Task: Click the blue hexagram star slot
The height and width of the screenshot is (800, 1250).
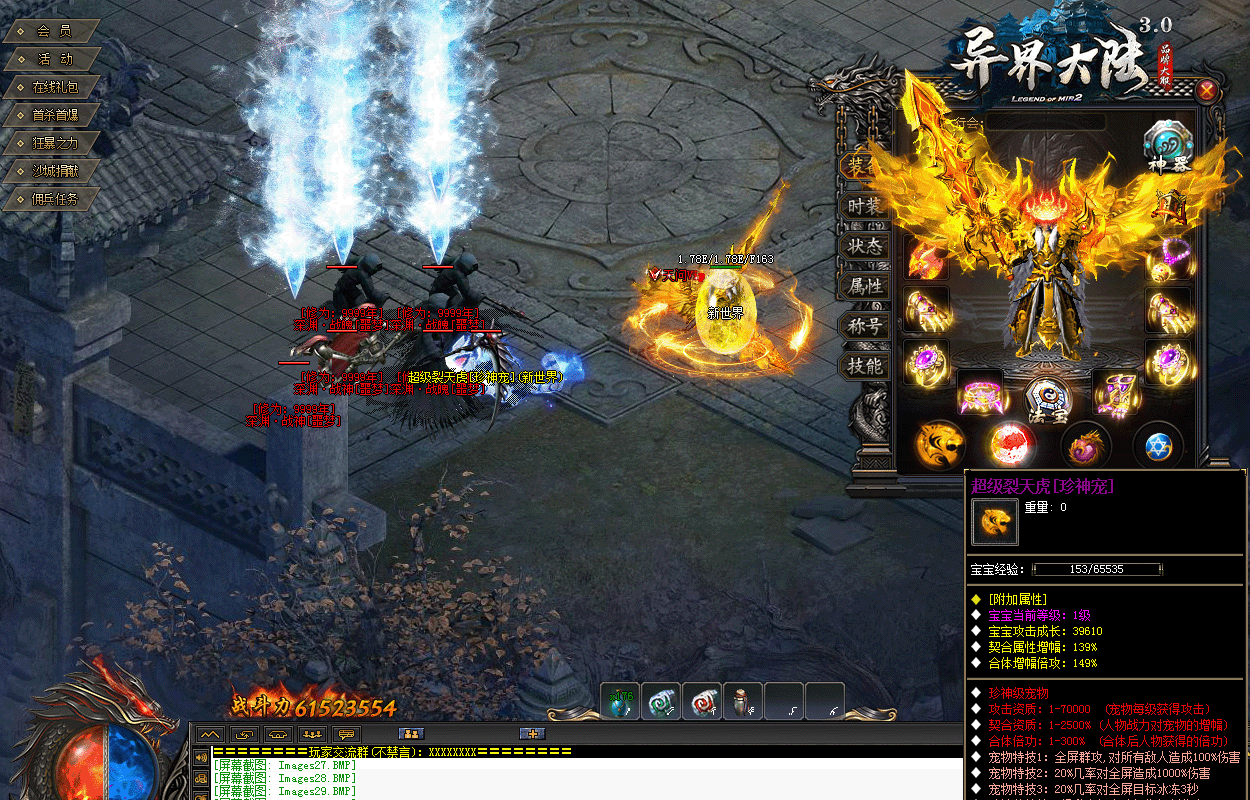Action: pyautogui.click(x=1158, y=445)
